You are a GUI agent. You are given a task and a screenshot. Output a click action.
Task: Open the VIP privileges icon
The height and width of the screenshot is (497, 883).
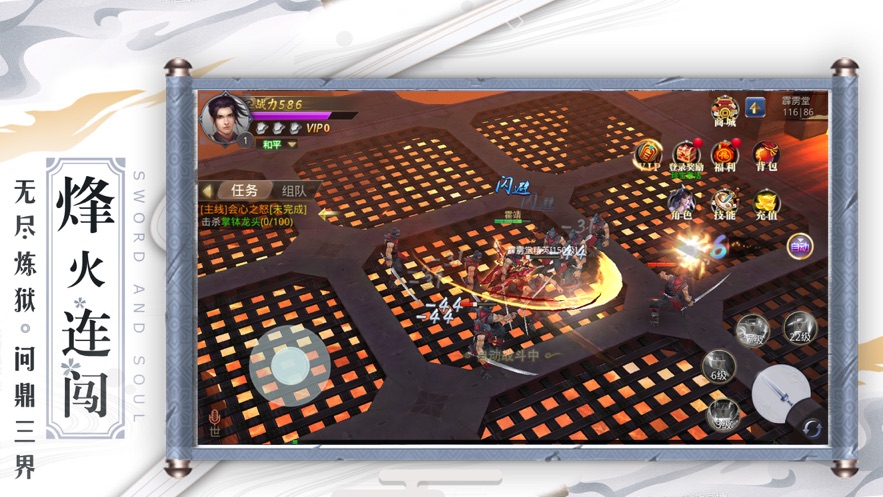coord(648,154)
